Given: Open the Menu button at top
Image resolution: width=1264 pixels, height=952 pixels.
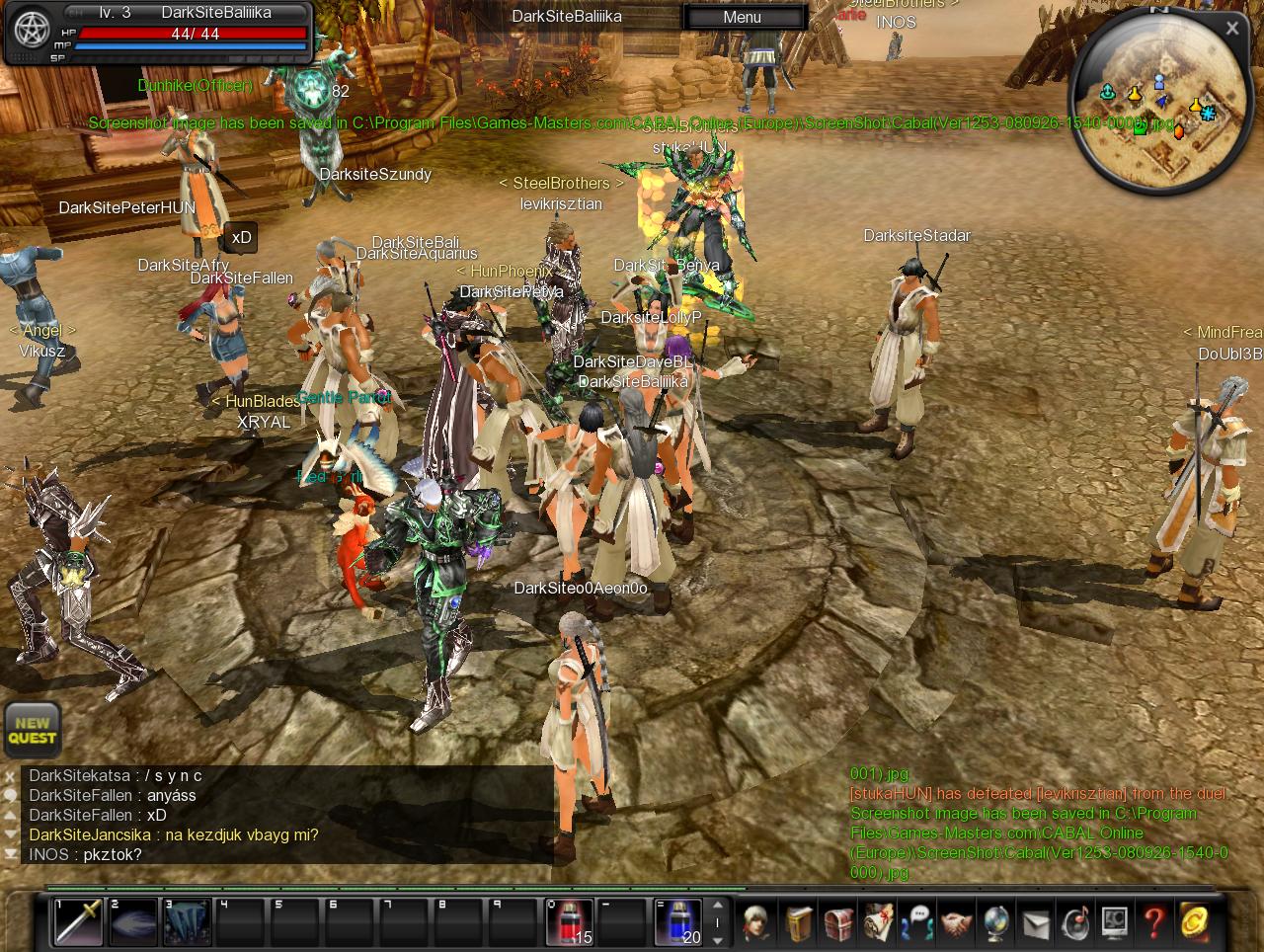Looking at the screenshot, I should pos(743,17).
